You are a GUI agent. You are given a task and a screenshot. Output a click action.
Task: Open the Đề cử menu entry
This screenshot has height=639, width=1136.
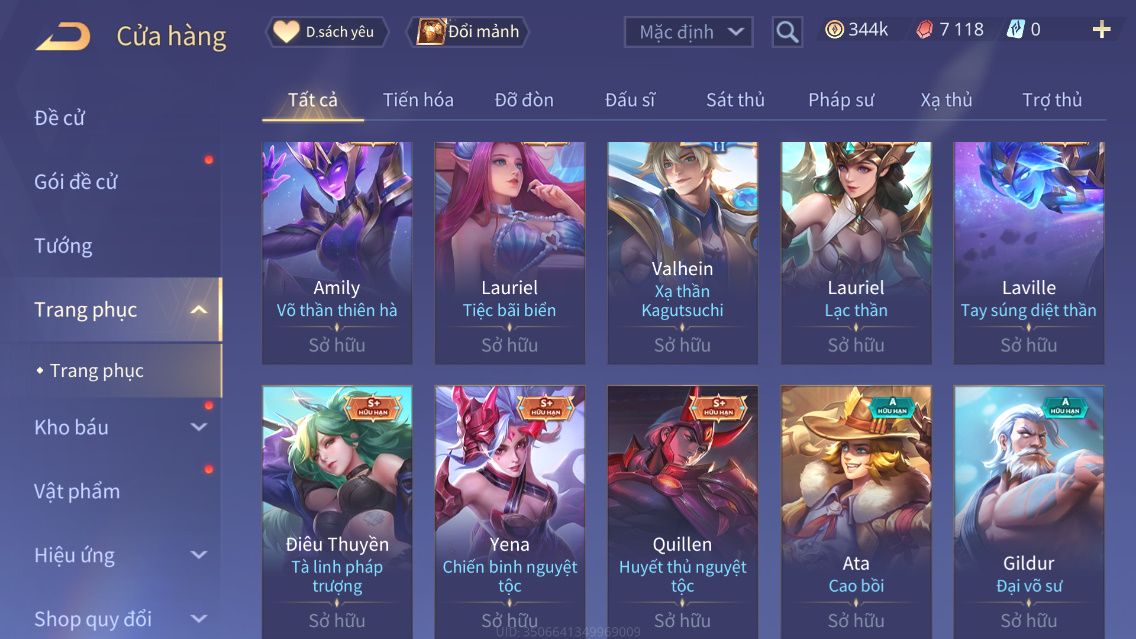(x=60, y=118)
